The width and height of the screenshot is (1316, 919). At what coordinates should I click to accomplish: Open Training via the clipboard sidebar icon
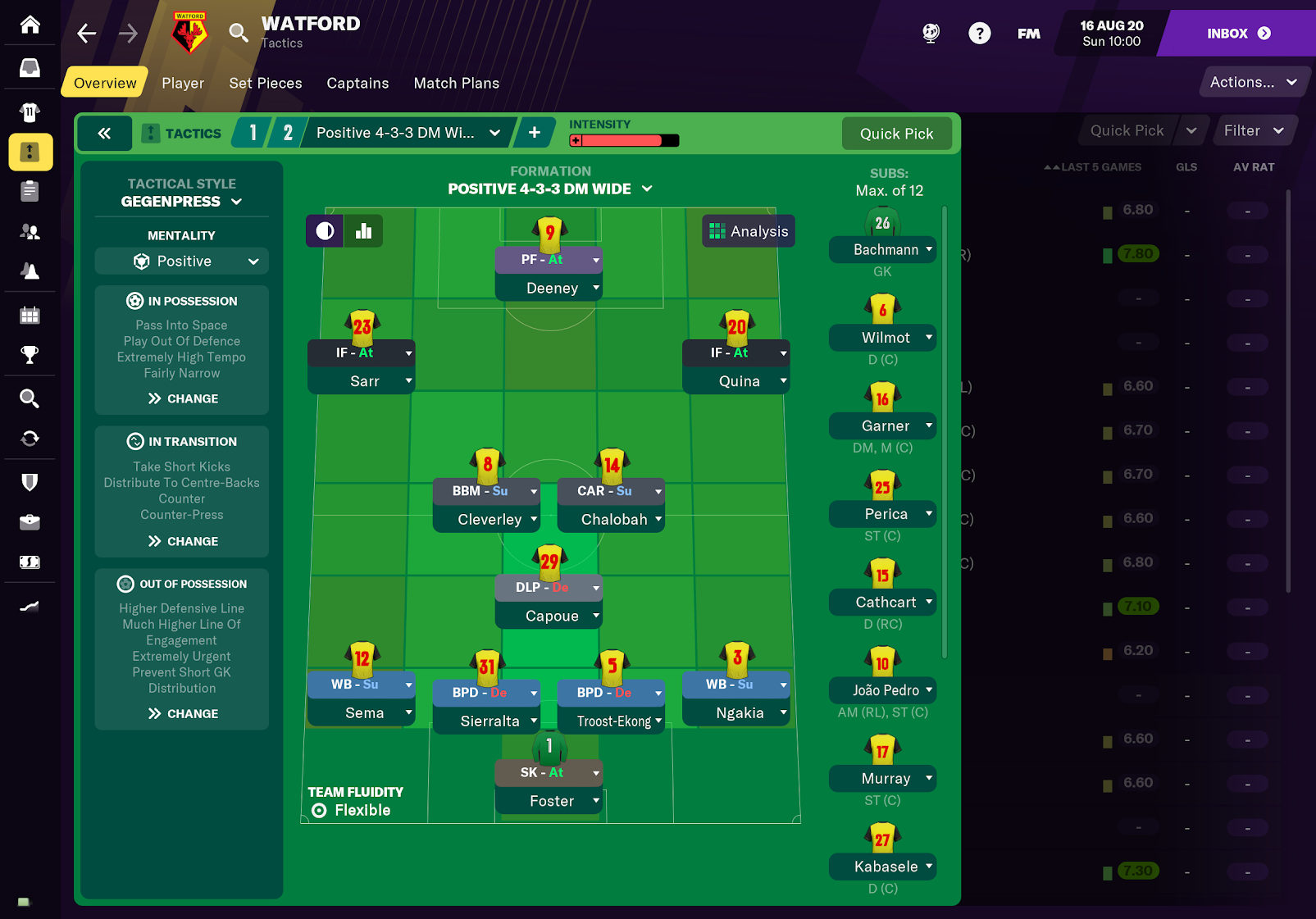tap(30, 191)
